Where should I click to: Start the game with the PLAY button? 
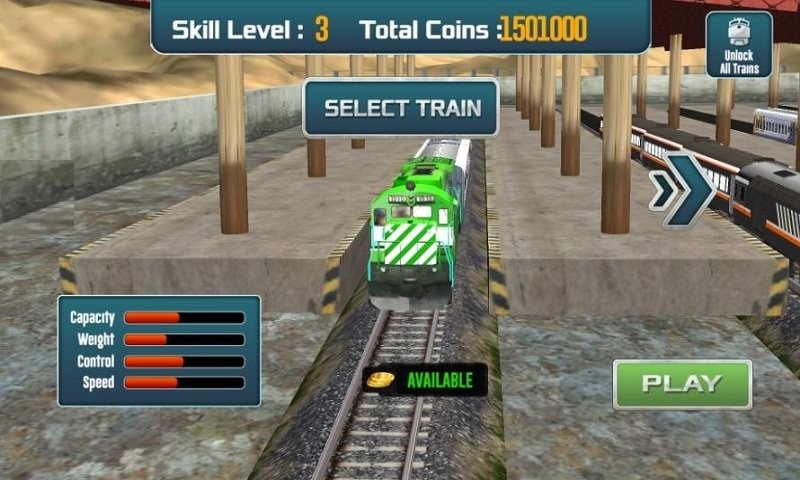[682, 384]
